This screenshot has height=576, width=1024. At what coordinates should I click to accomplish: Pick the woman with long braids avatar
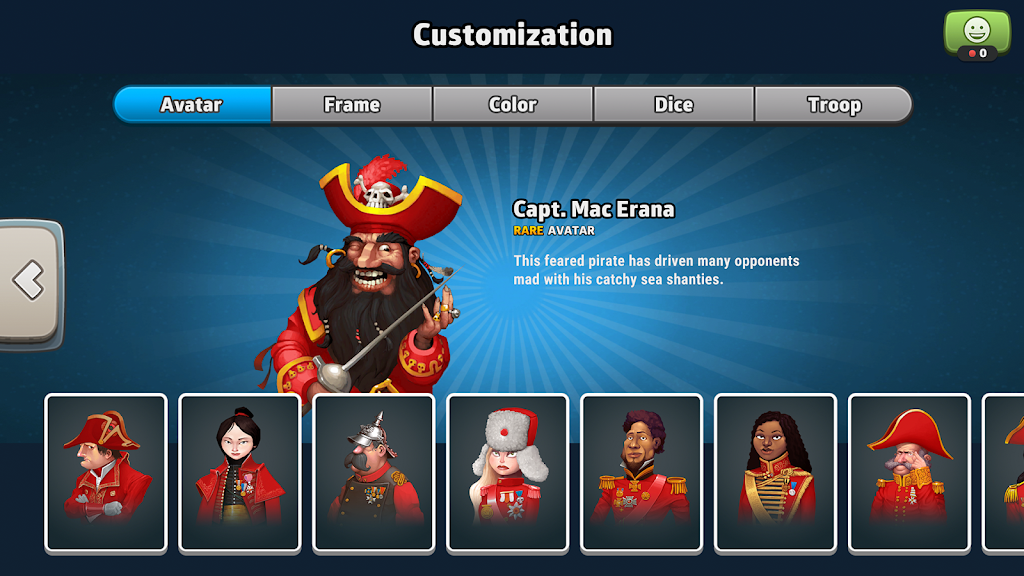click(x=776, y=472)
